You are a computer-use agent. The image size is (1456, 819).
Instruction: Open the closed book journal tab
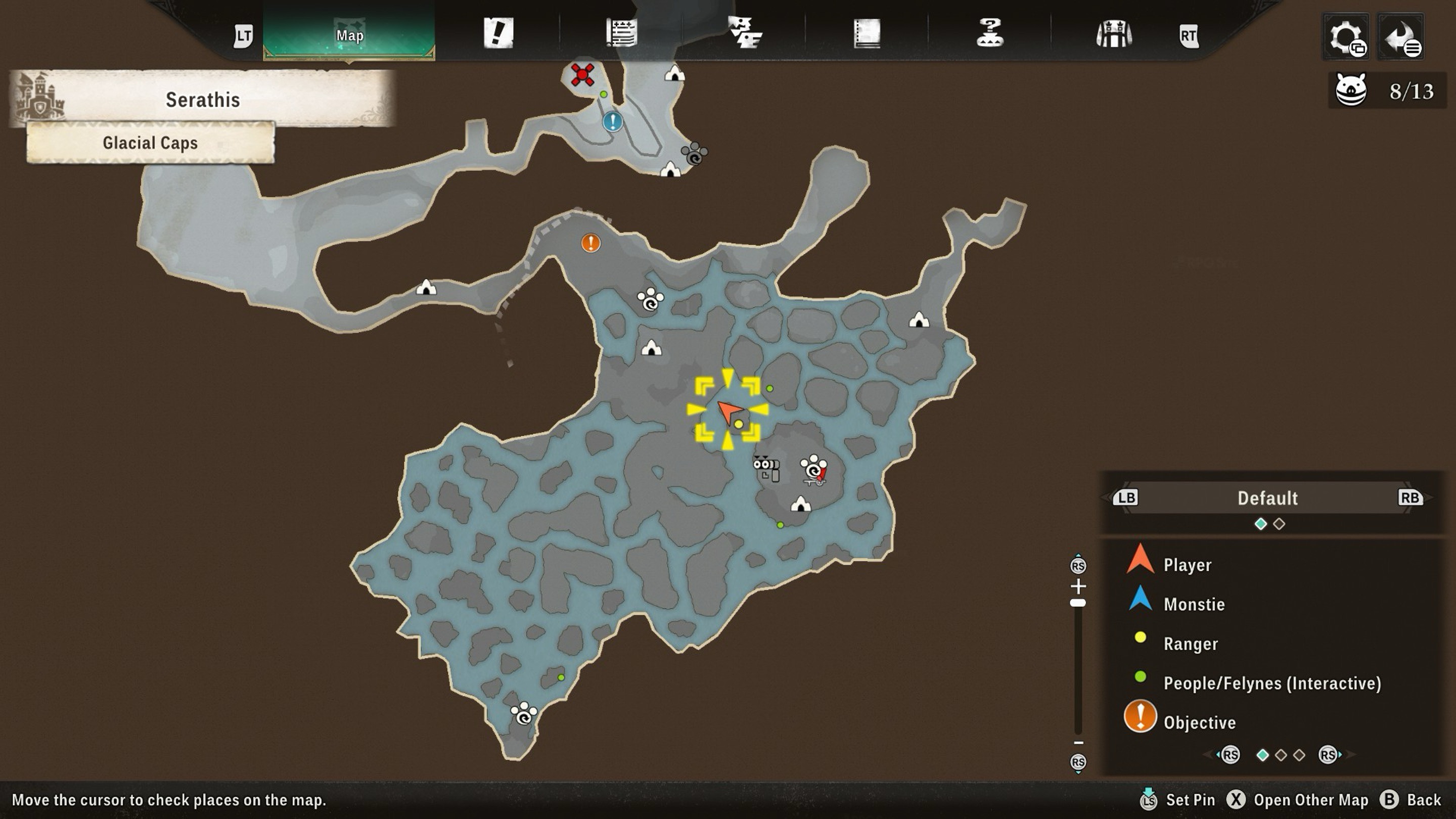pyautogui.click(x=867, y=33)
